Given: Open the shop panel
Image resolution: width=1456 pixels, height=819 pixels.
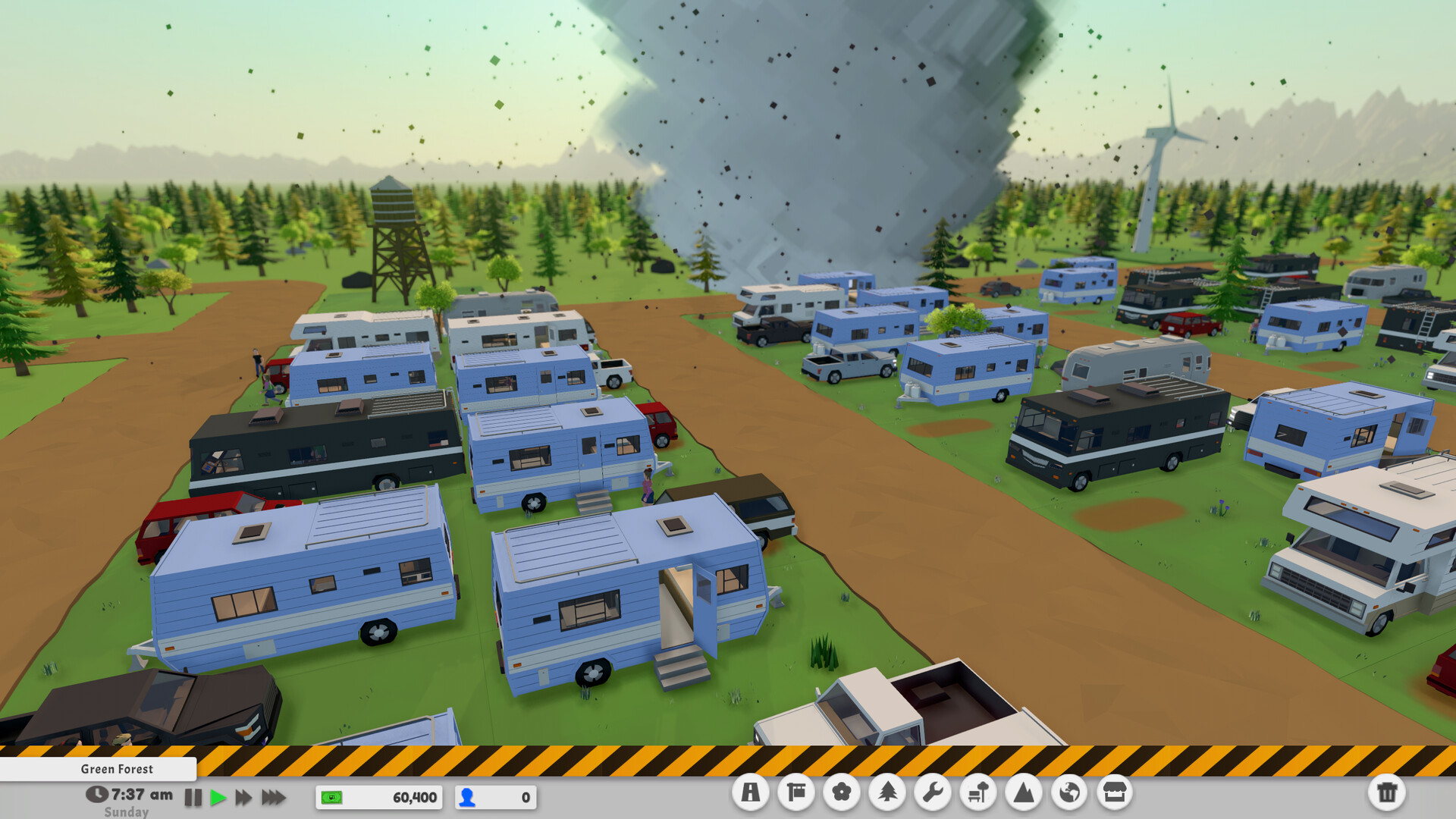Looking at the screenshot, I should (x=1116, y=793).
